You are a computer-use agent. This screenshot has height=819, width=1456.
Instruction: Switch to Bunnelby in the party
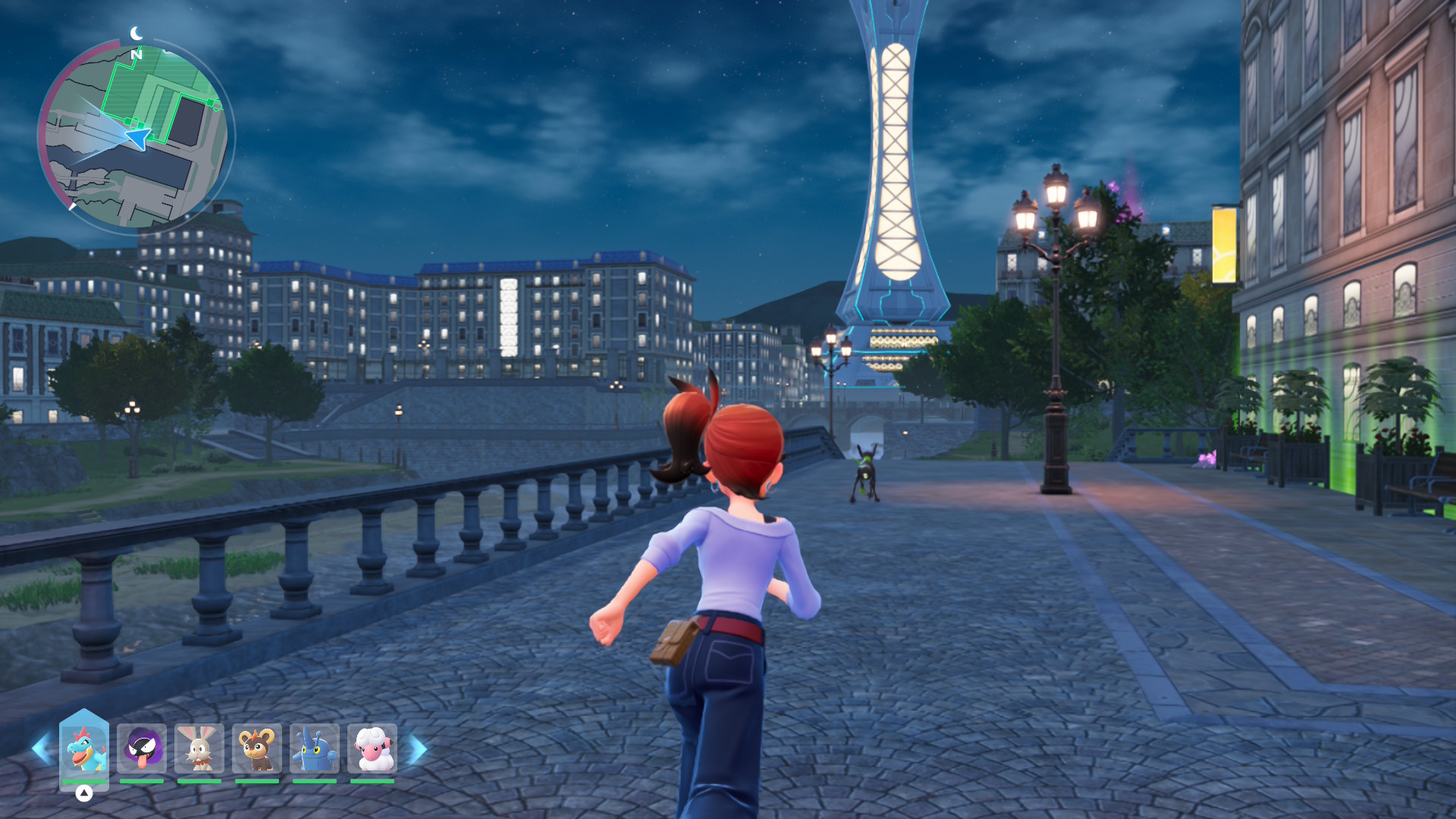[x=199, y=749]
